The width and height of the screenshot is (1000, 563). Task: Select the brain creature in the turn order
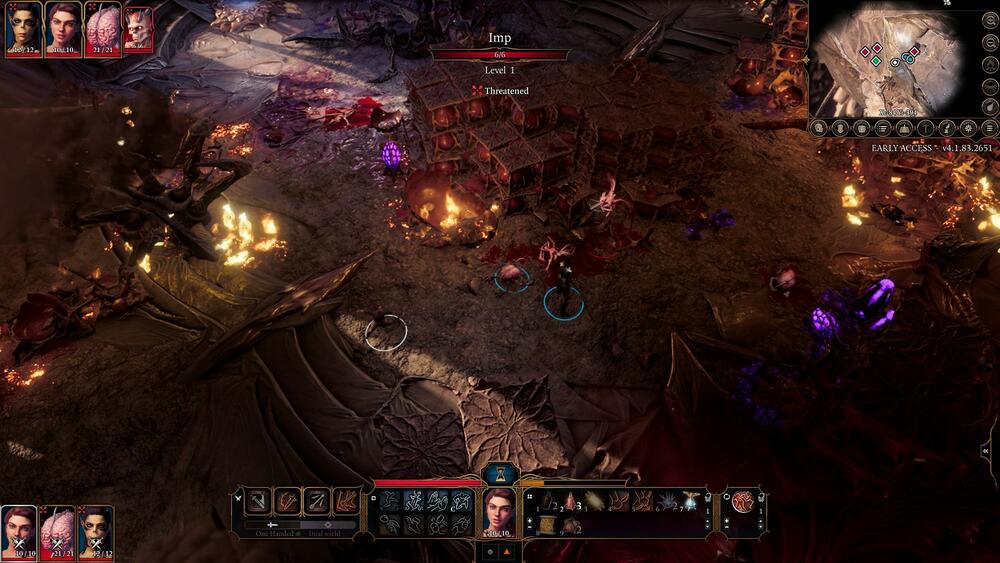[102, 28]
